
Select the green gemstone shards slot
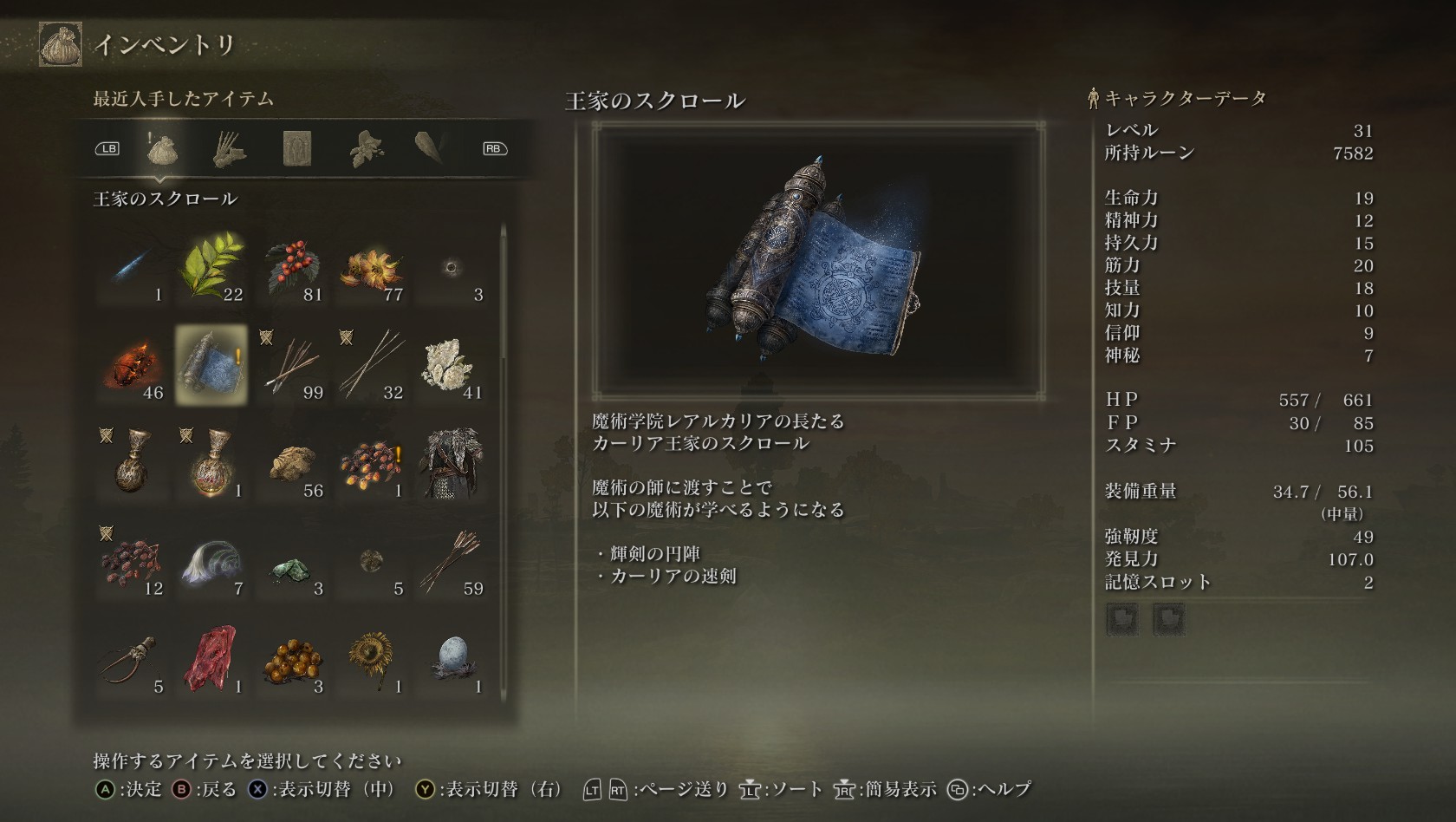pos(292,561)
